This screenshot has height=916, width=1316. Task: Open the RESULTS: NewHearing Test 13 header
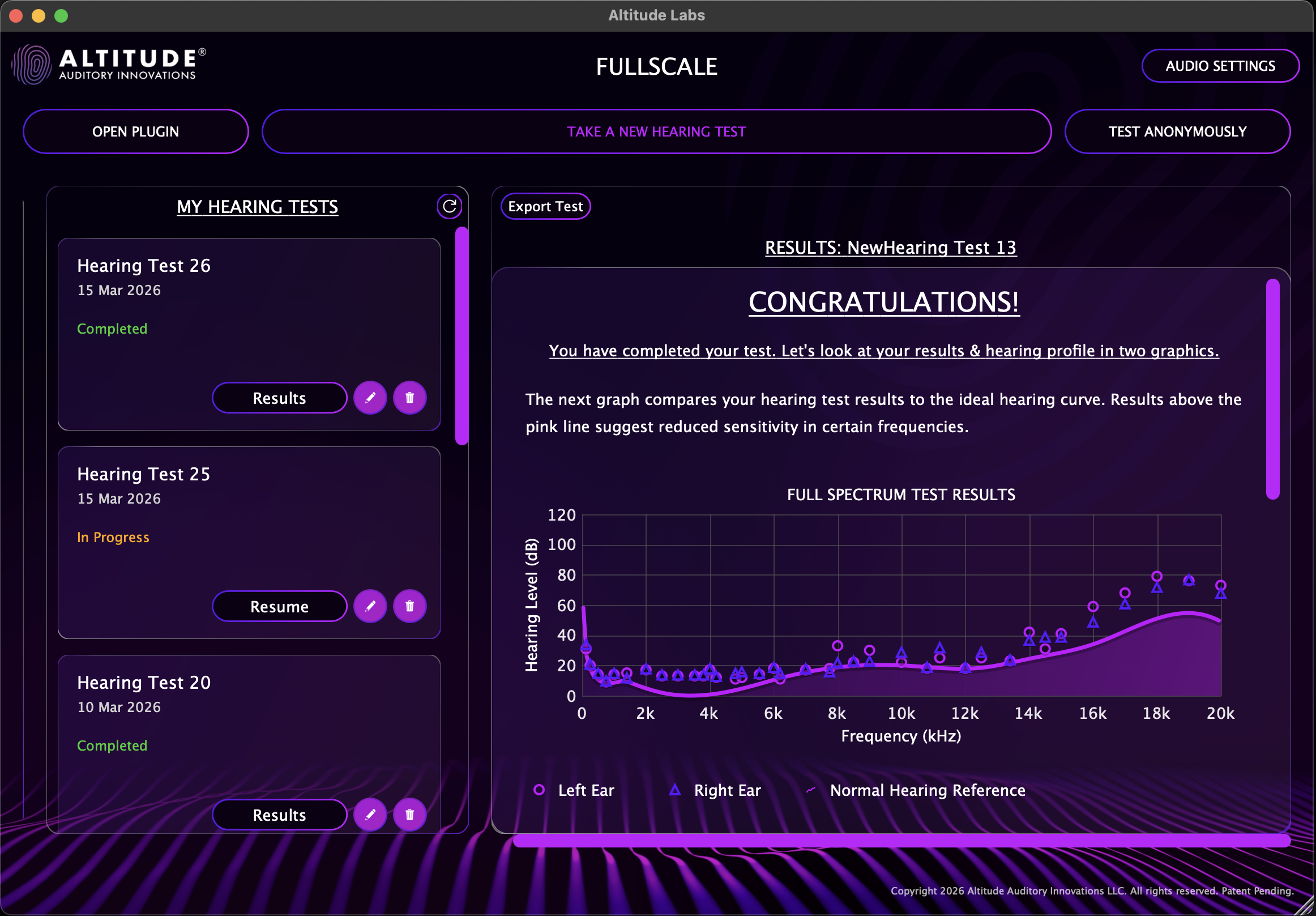[x=891, y=248]
